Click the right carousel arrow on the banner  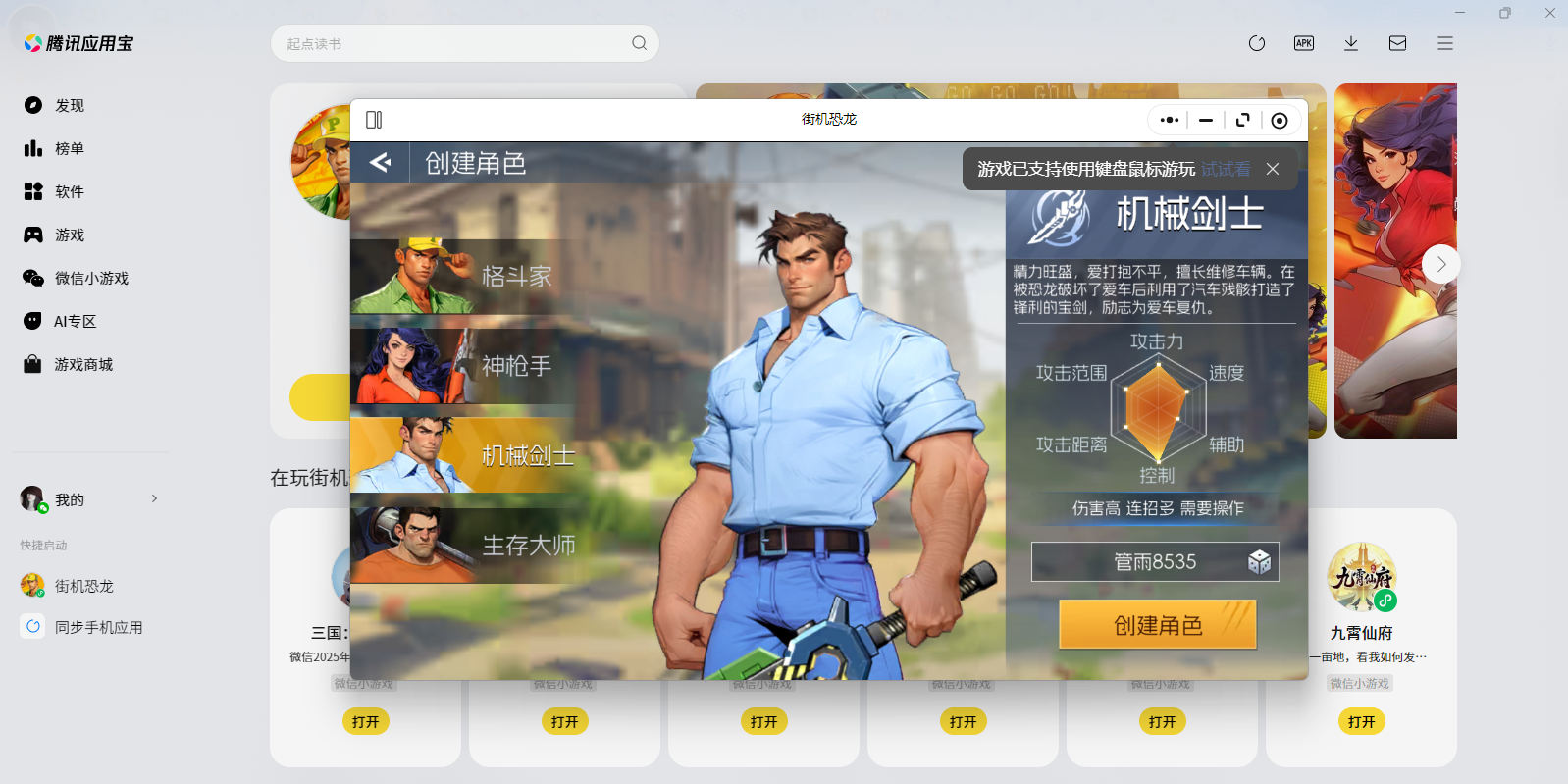(1439, 263)
